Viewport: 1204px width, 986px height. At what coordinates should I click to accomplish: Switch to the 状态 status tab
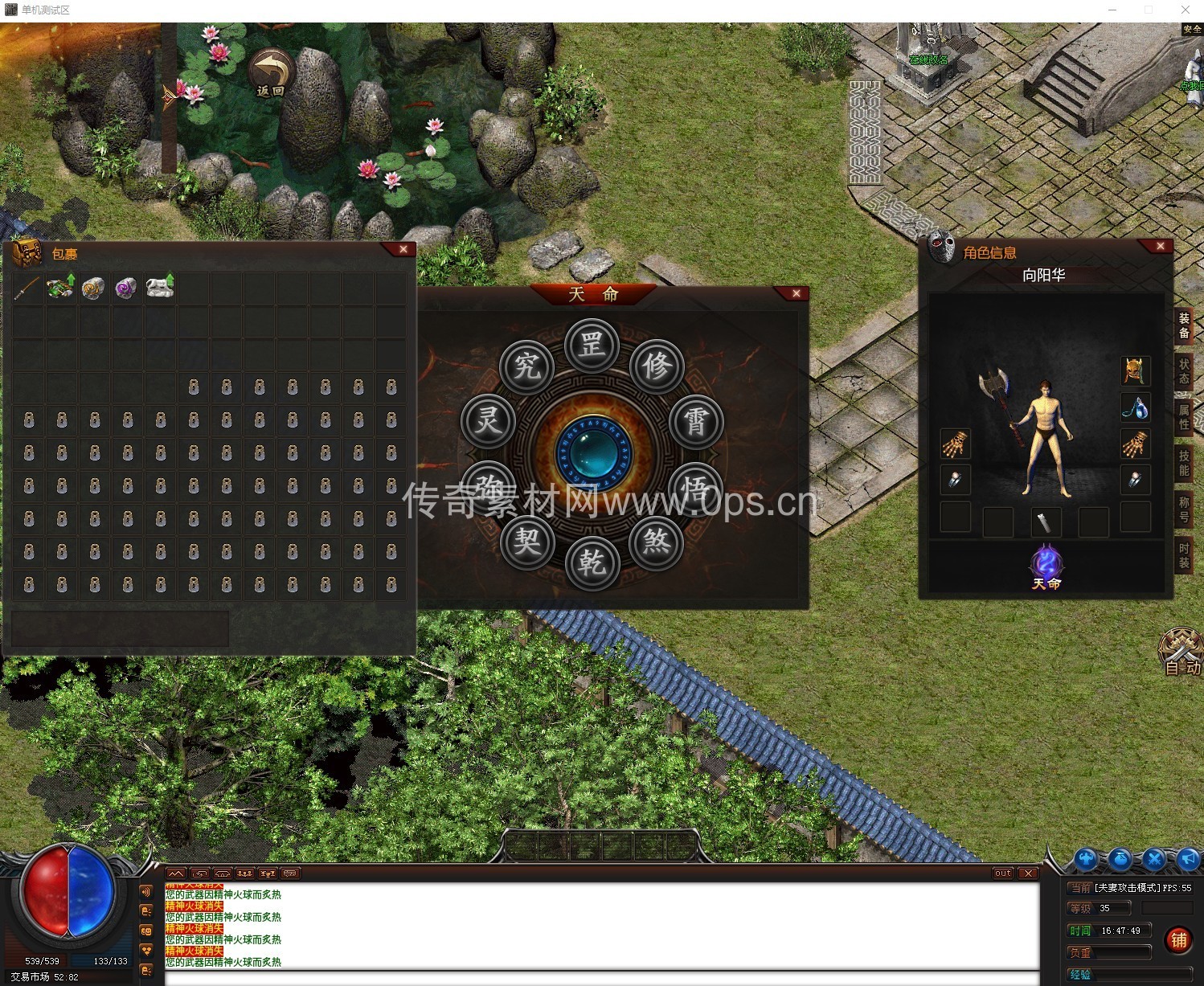point(1184,370)
